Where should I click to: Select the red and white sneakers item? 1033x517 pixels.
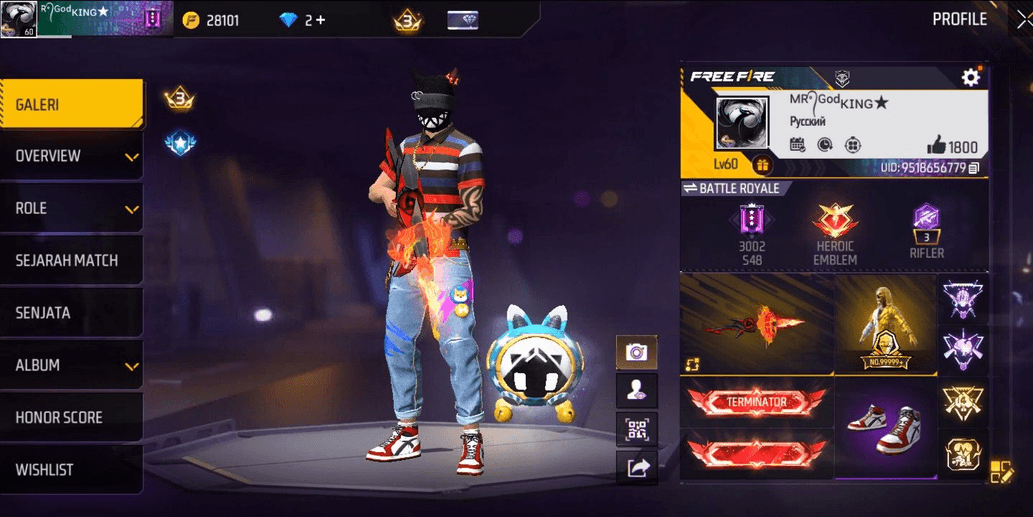(x=884, y=425)
